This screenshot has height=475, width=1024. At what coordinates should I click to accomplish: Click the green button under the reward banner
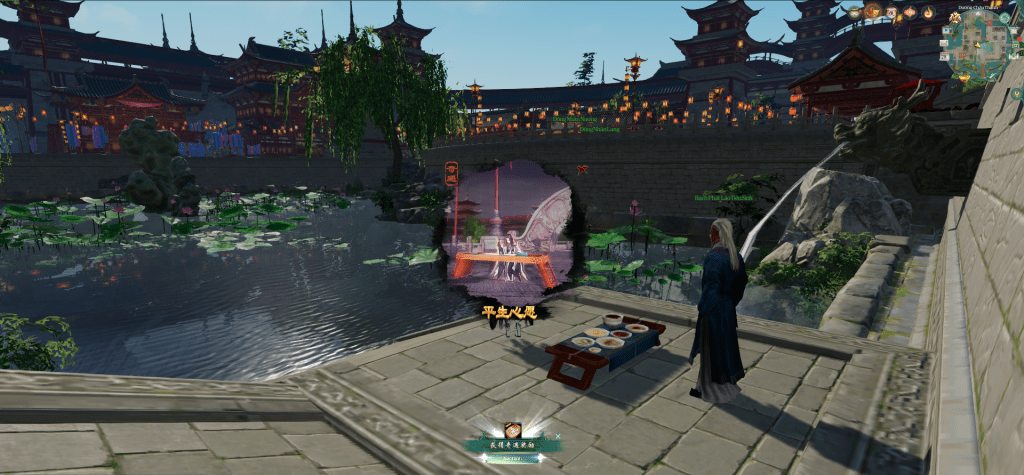click(512, 459)
